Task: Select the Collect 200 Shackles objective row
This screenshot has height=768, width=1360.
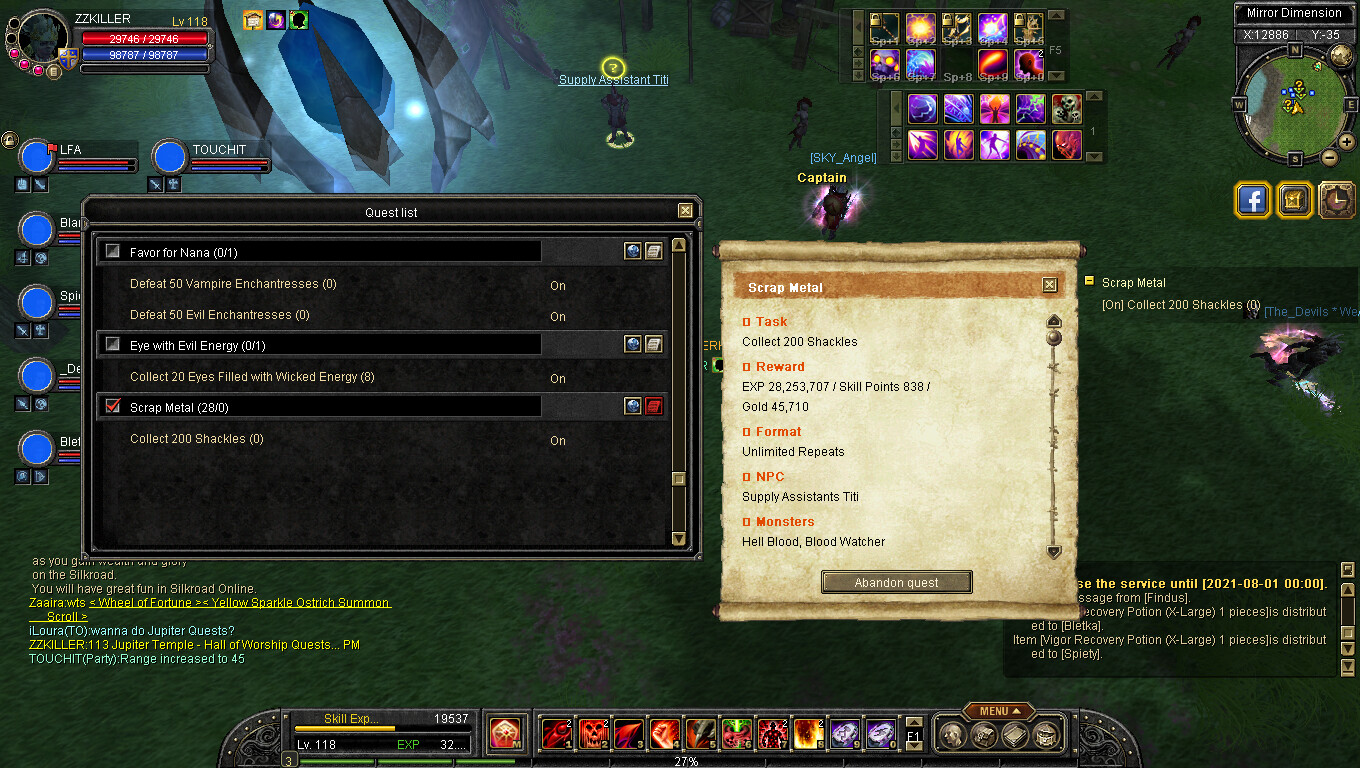Action: point(197,439)
